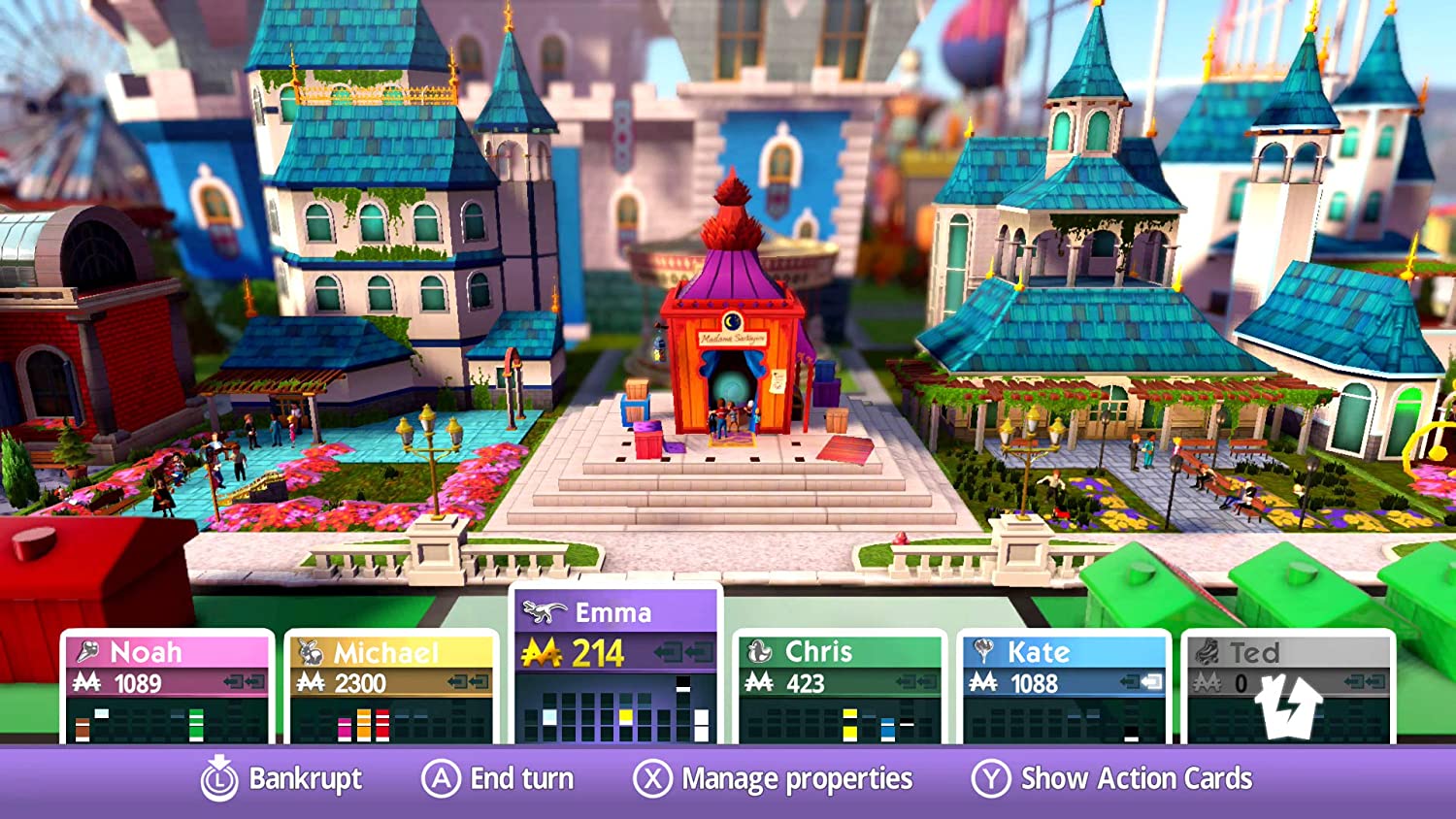Screen dimensions: 1456x819
Task: Select Michael's yellow player panel
Action: (x=391, y=685)
